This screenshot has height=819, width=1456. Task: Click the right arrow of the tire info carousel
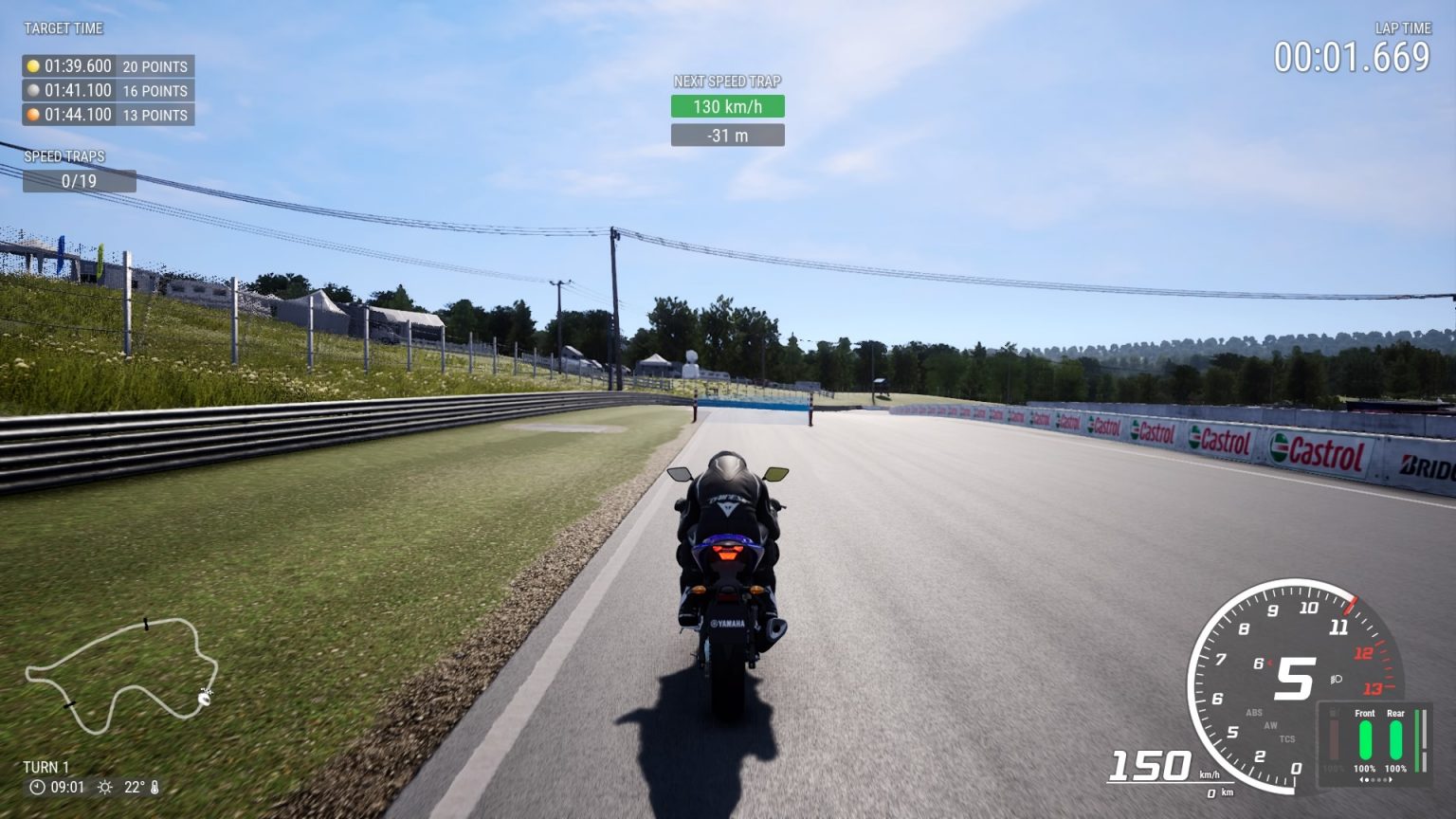tap(1390, 779)
